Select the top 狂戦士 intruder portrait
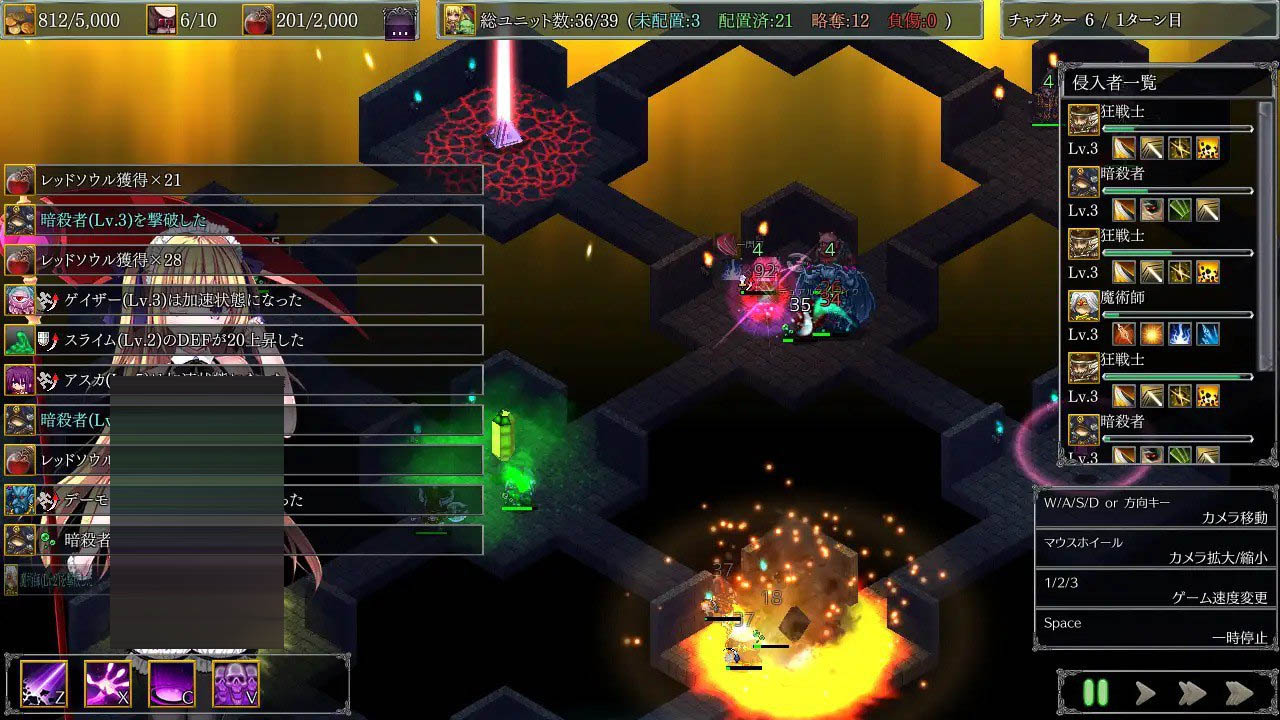Screen dimensions: 1280x720 [x=1084, y=120]
